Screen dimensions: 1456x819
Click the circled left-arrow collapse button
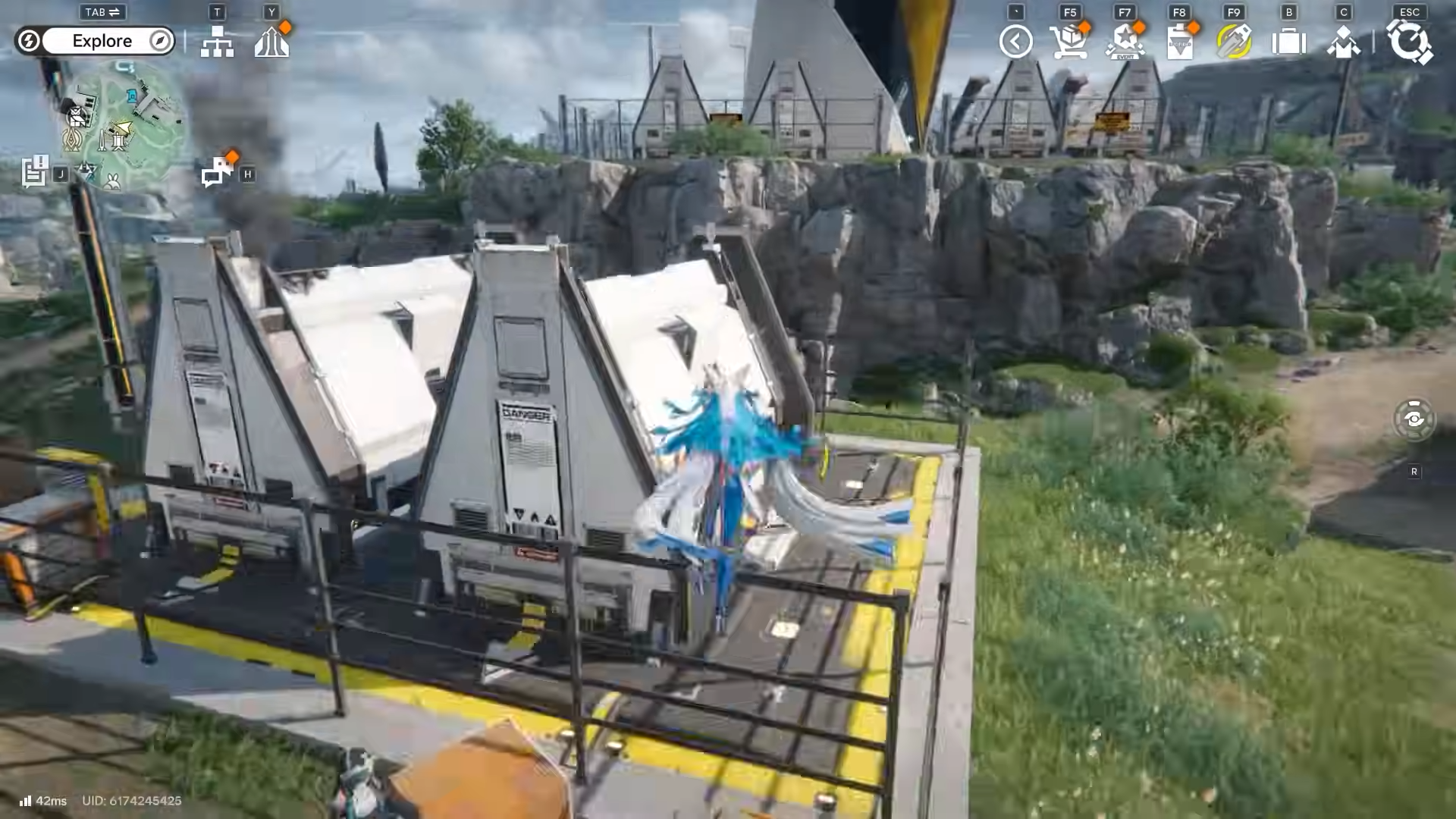1015,42
